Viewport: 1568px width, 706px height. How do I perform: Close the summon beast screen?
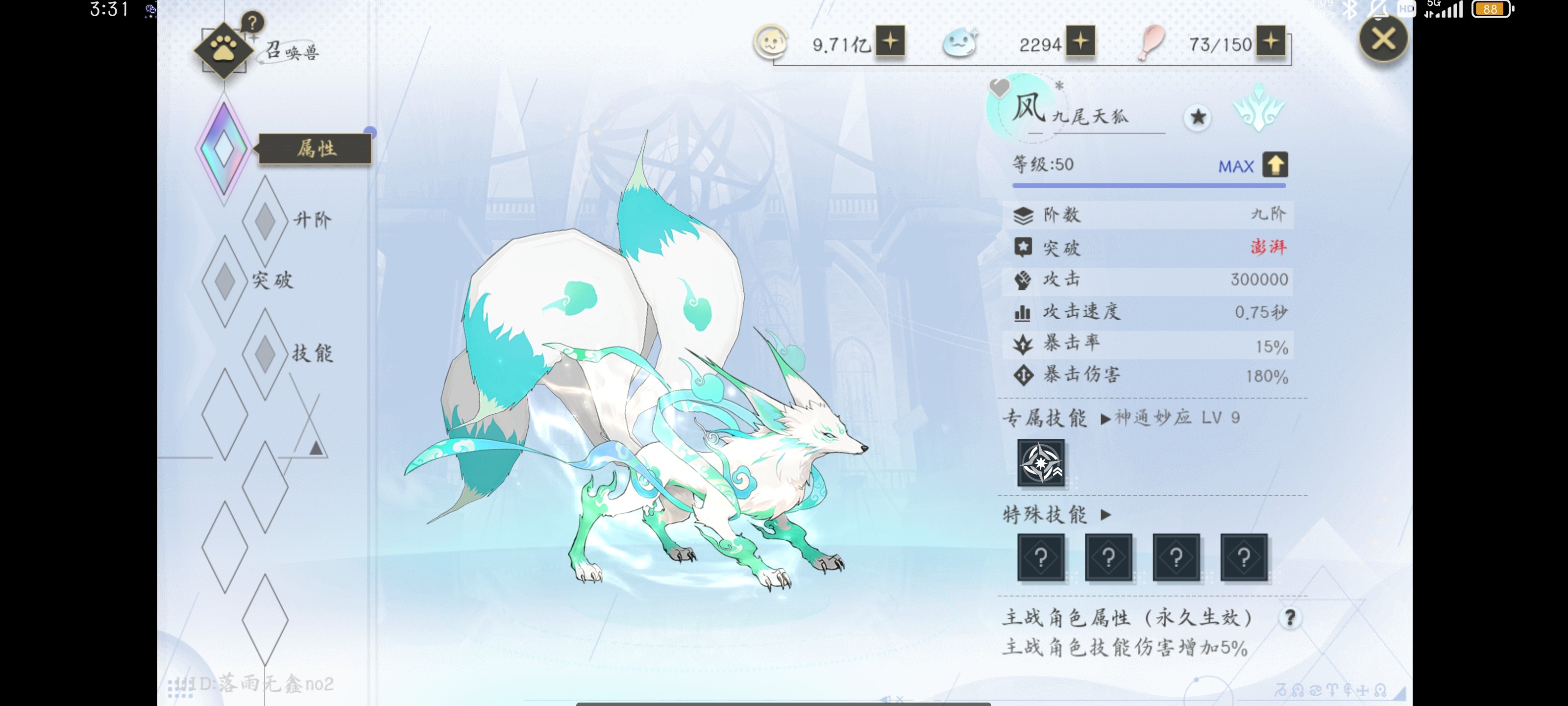coord(1382,40)
